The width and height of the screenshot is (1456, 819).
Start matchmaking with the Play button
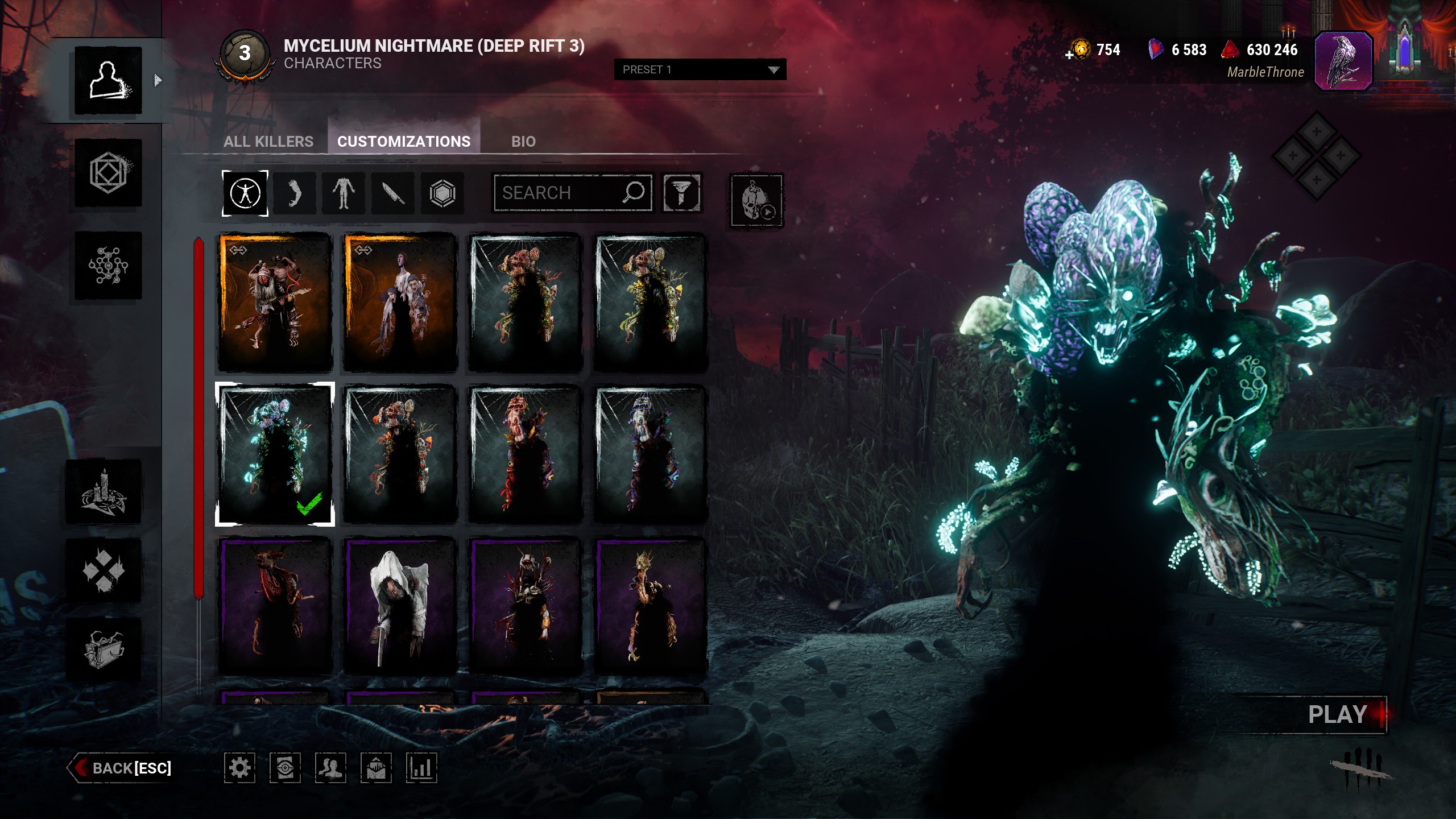1337,714
